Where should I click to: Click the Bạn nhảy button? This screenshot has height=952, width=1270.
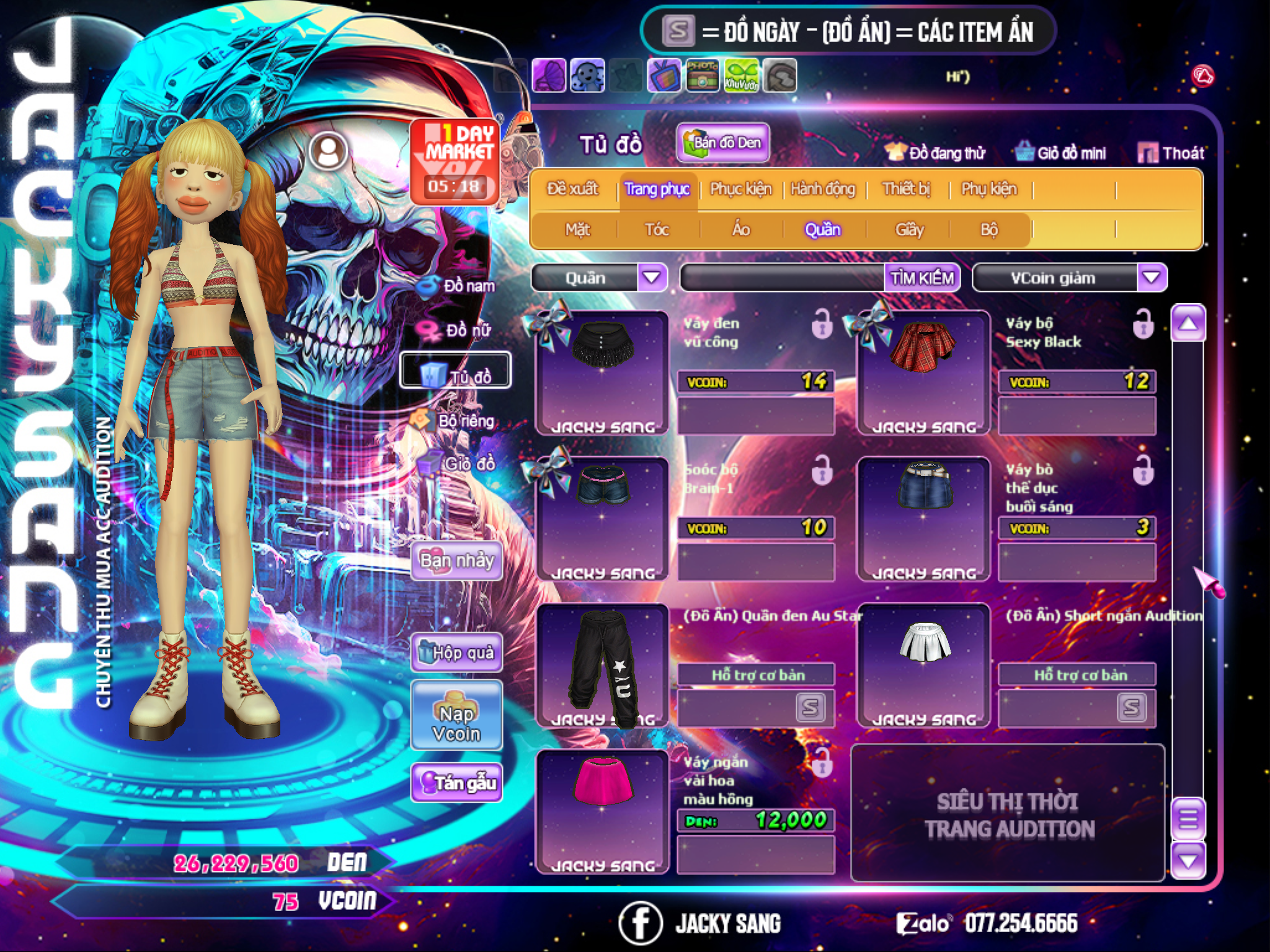[x=456, y=561]
